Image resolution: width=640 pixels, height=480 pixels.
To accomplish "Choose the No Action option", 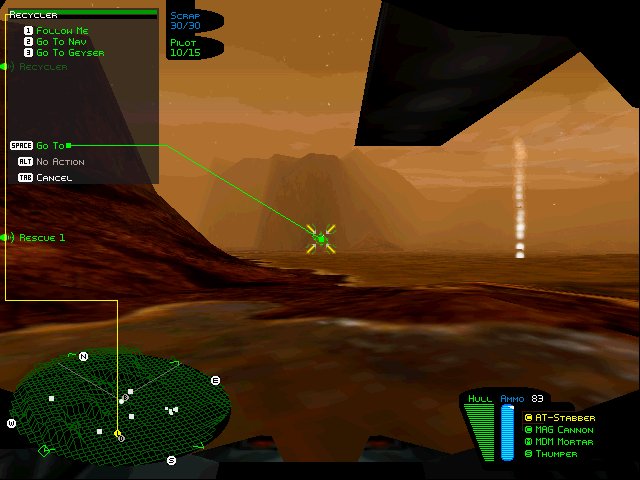I will coord(60,162).
